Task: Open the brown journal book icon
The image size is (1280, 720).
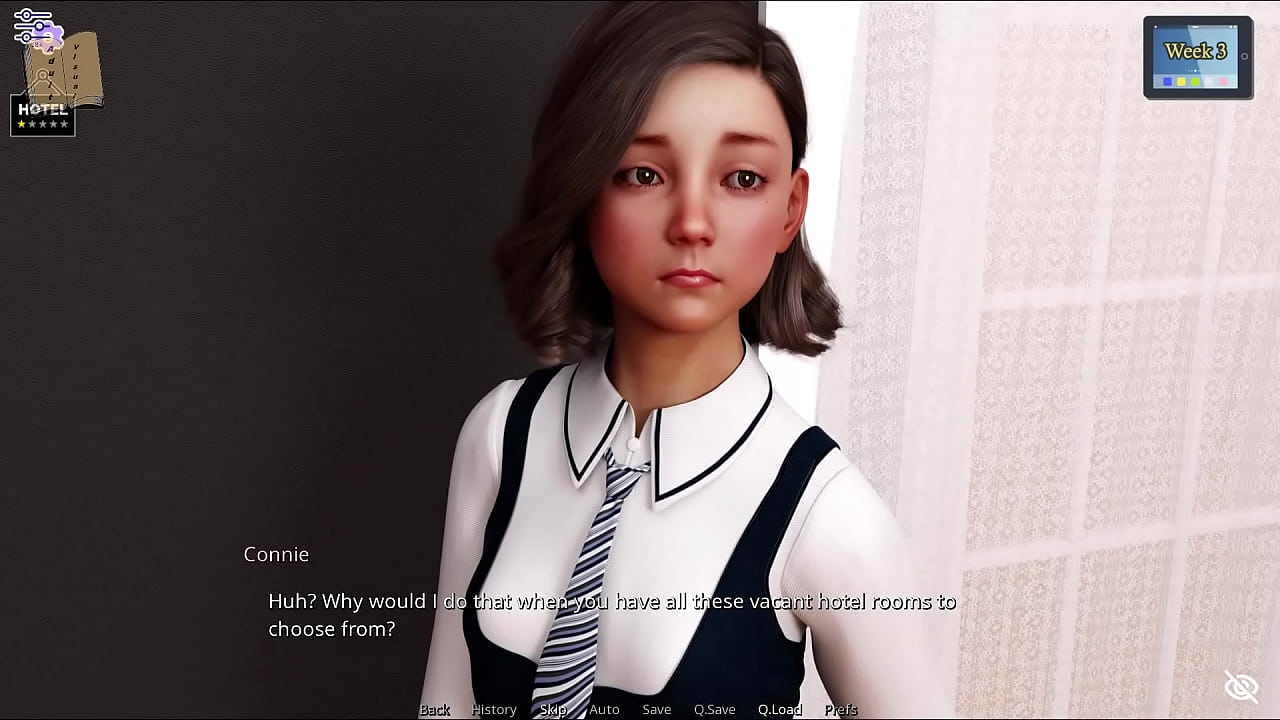Action: pos(72,70)
